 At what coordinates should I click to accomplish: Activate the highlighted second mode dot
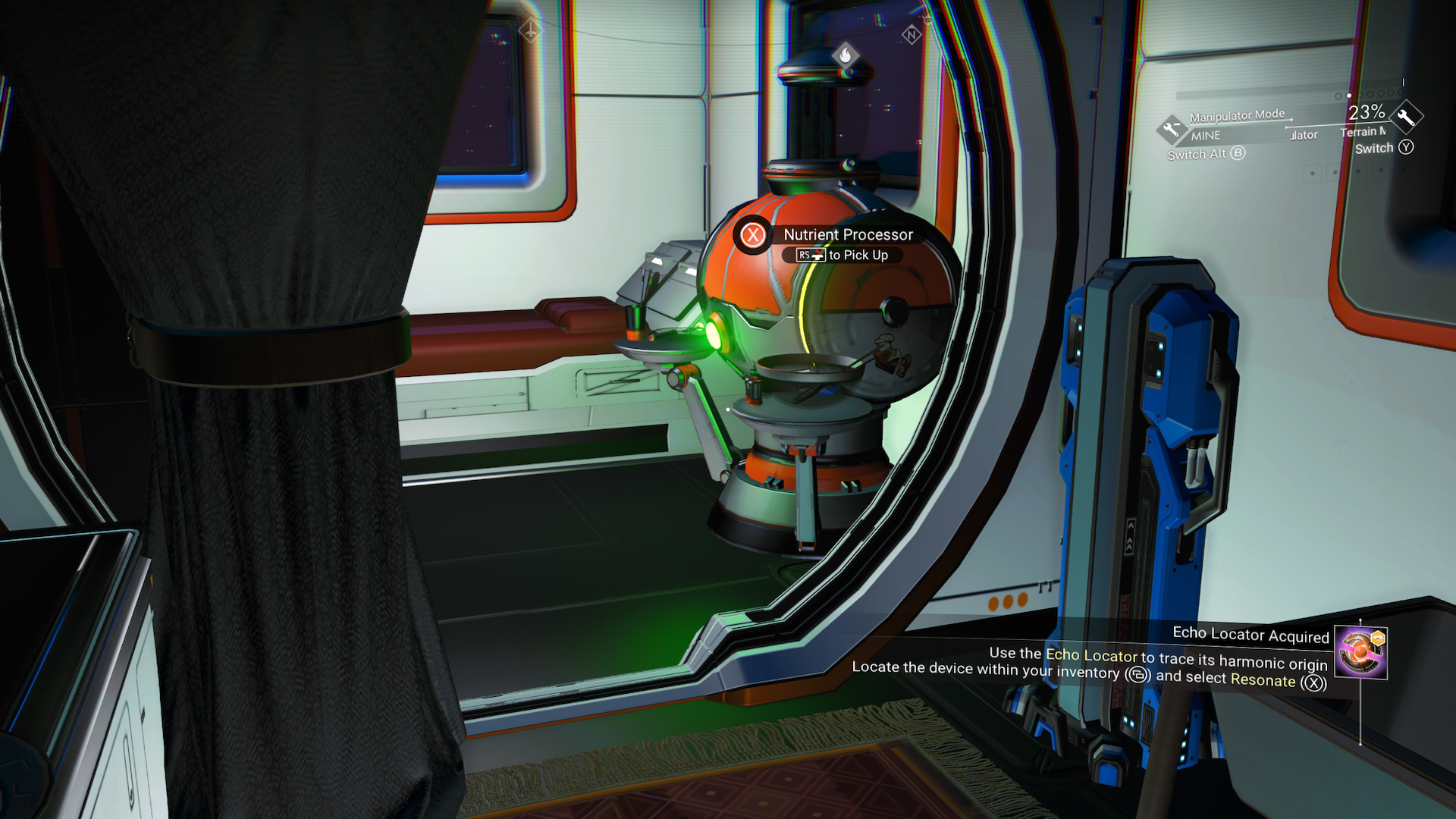point(1349,95)
